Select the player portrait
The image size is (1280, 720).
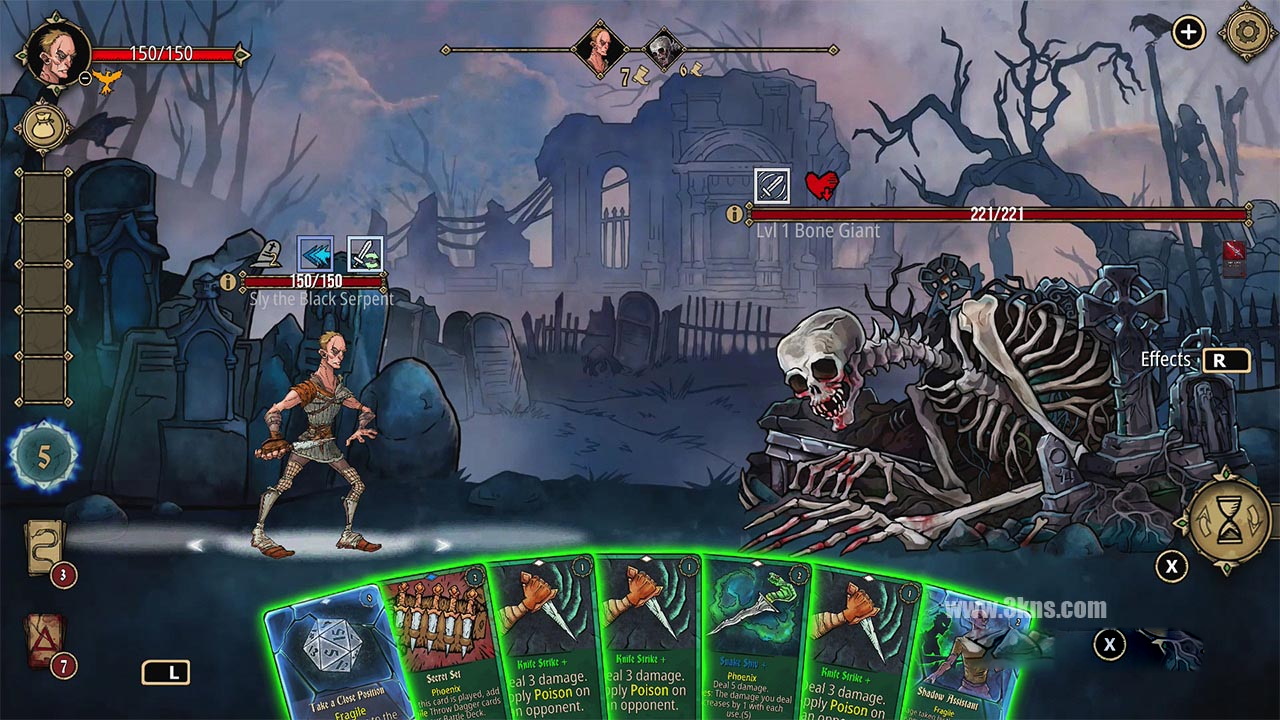(x=59, y=50)
